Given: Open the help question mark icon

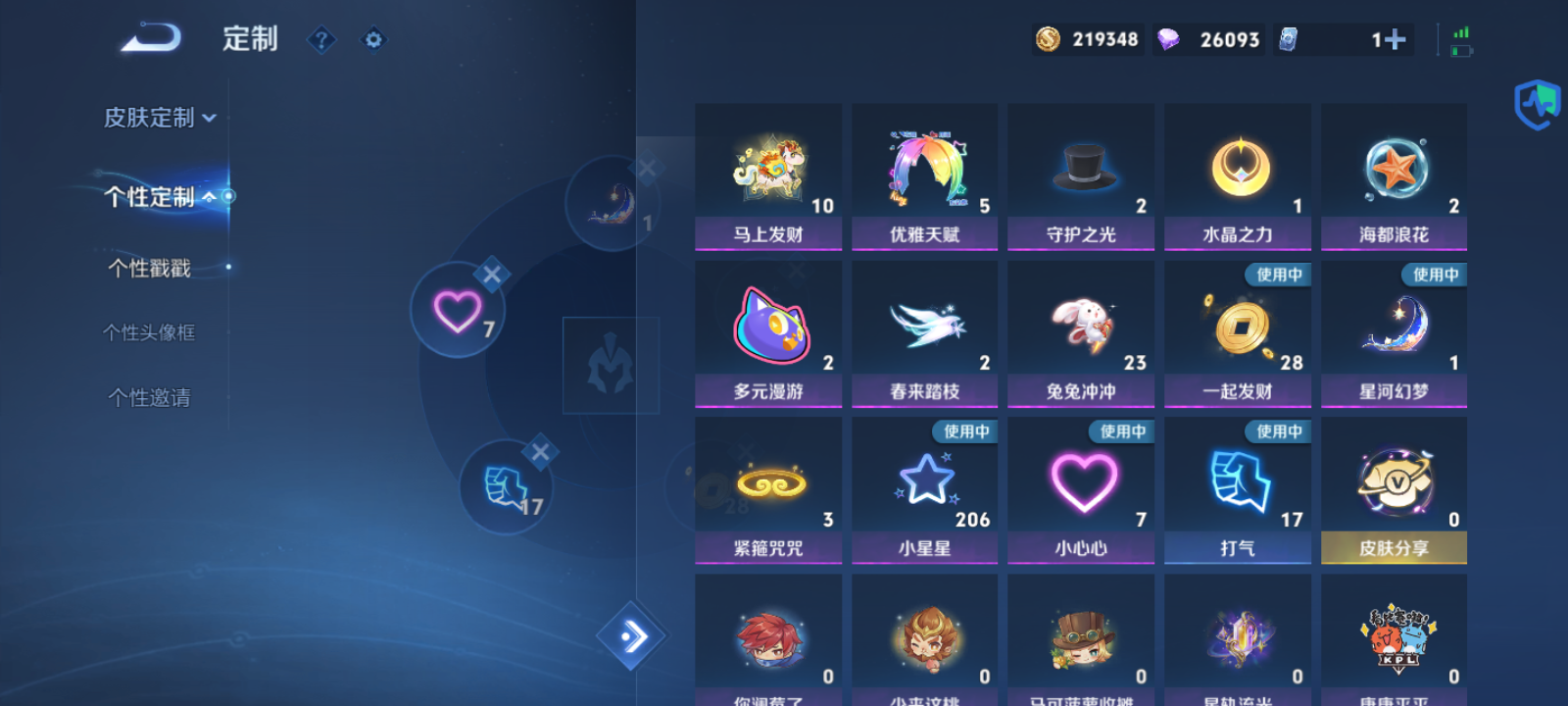Looking at the screenshot, I should click(321, 39).
